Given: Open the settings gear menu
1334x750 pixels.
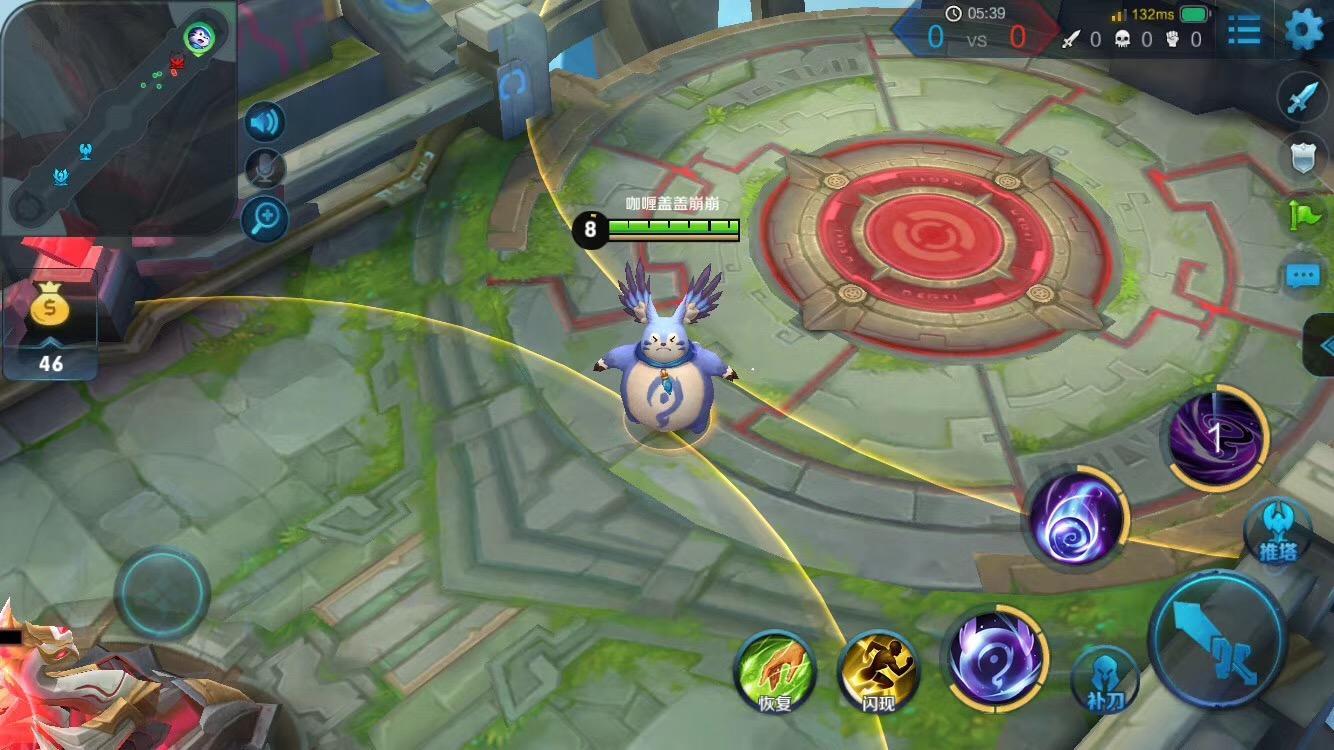Looking at the screenshot, I should [1303, 30].
